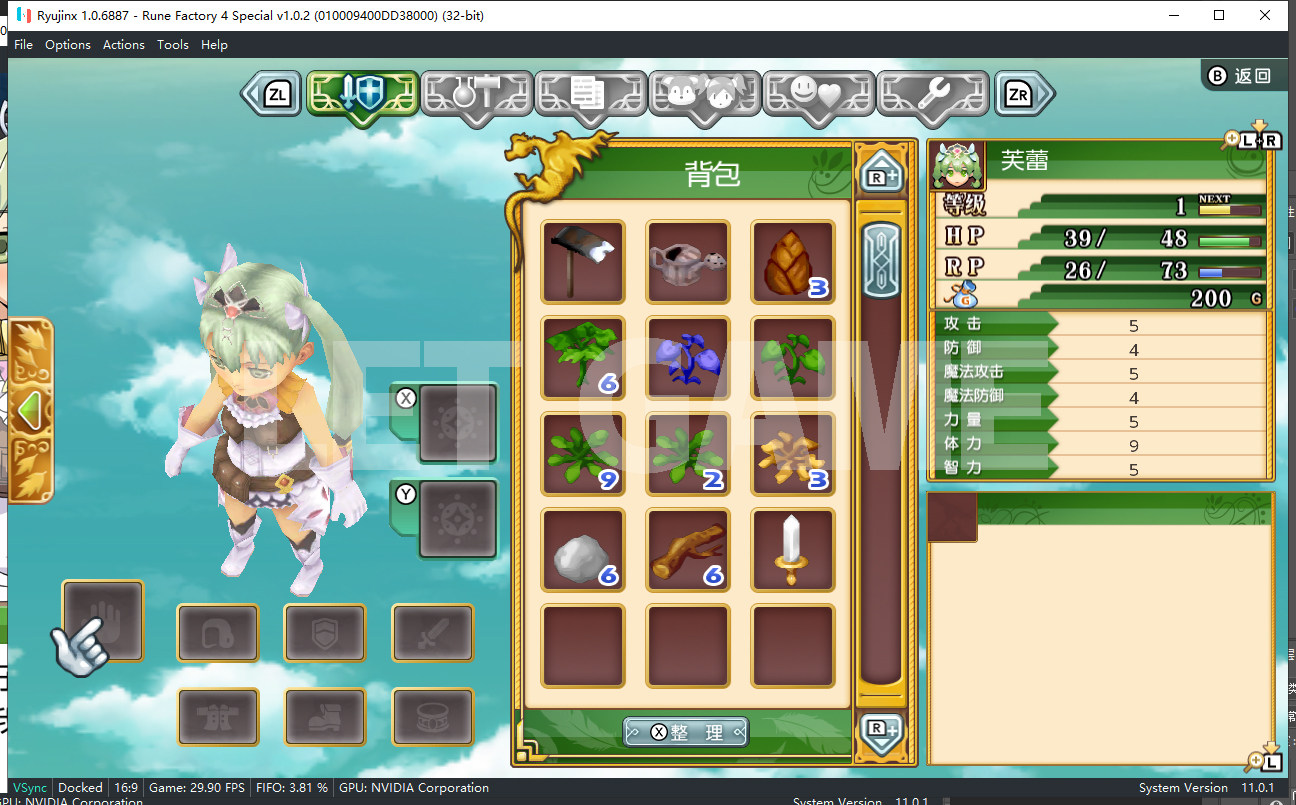Viewport: 1296px width, 805px height.
Task: Close the Ryujinx window
Action: pyautogui.click(x=1265, y=15)
